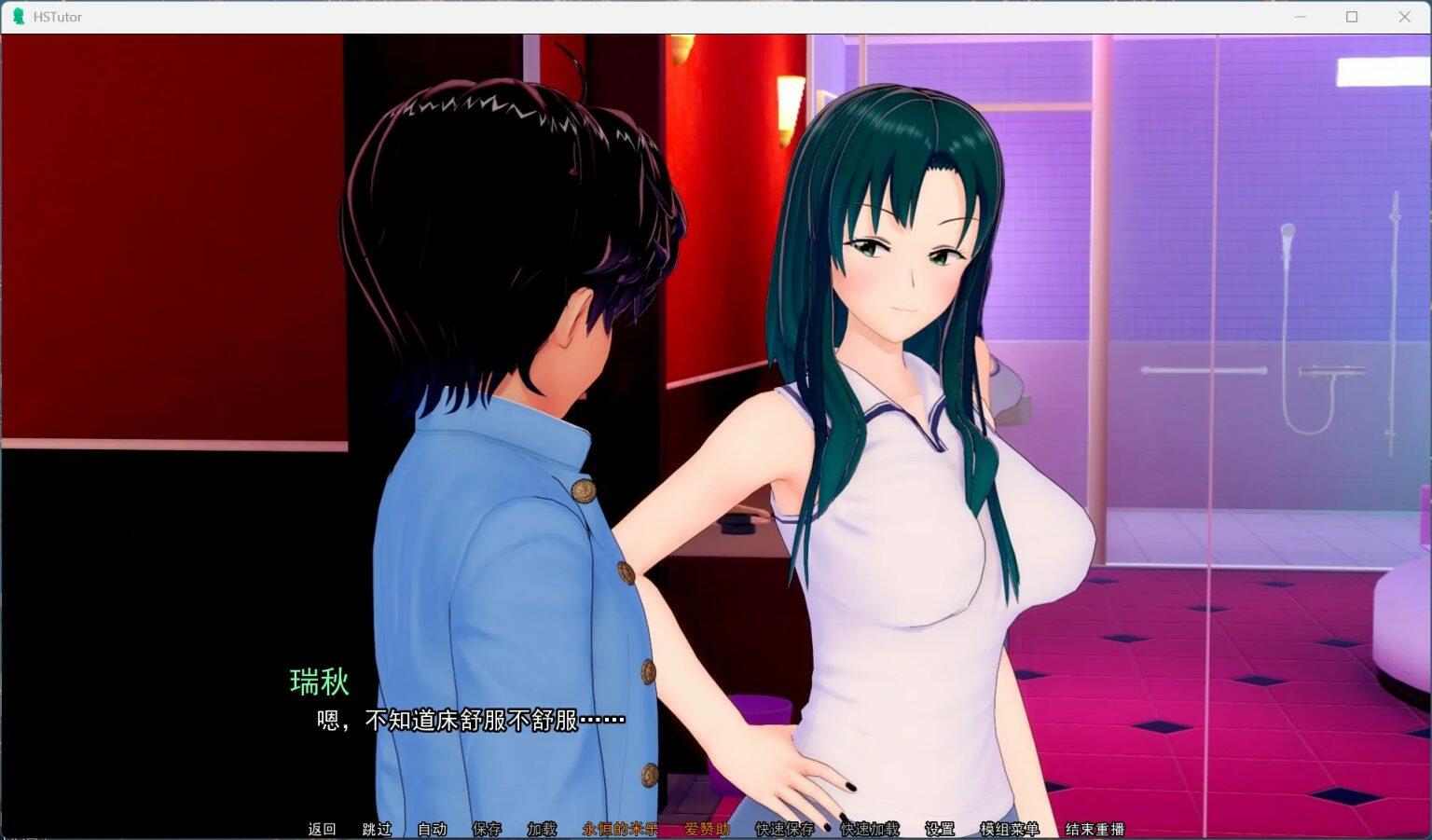
Task: Open the 加载 (Load) screen
Action: click(542, 829)
